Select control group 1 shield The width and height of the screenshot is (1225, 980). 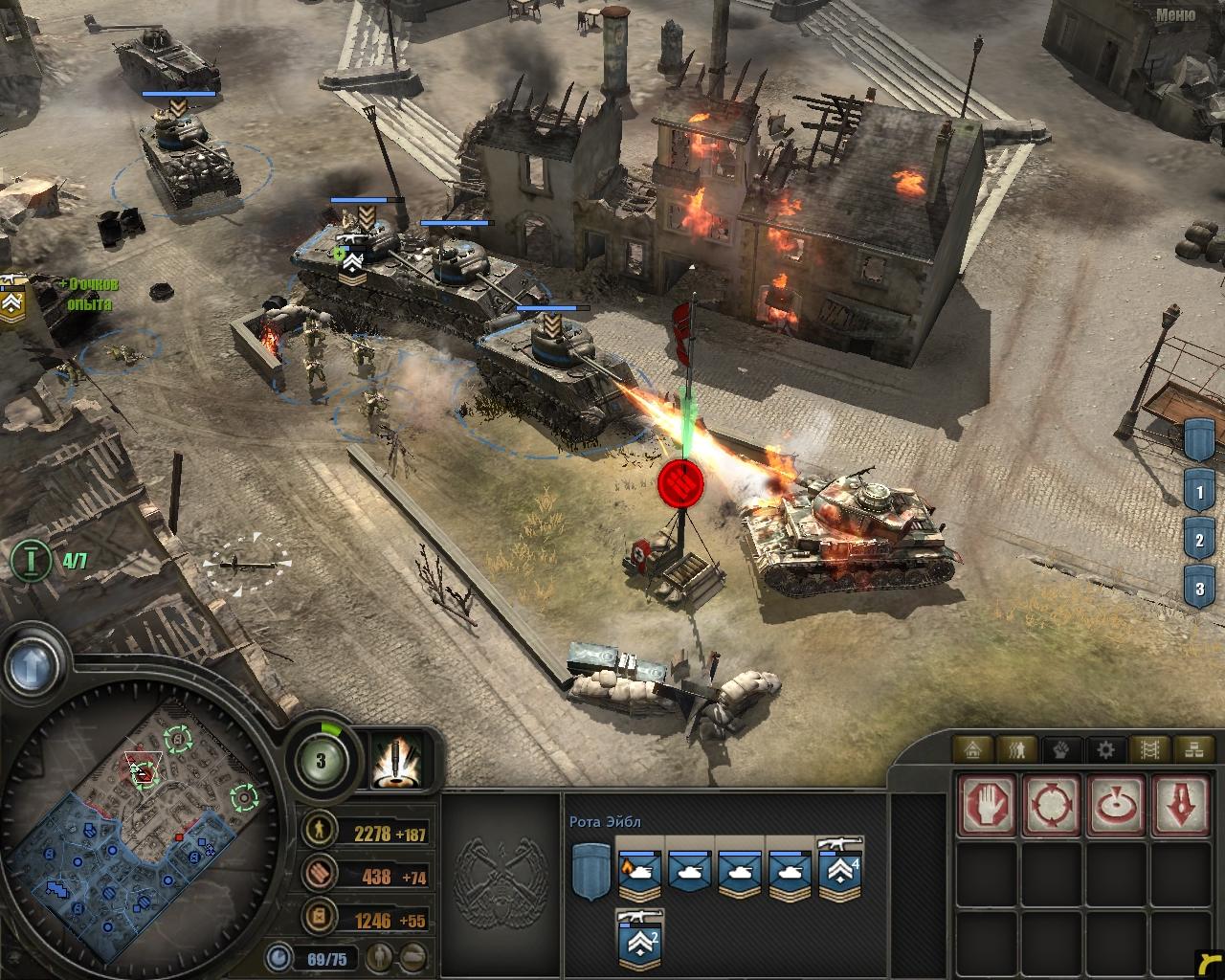1199,494
